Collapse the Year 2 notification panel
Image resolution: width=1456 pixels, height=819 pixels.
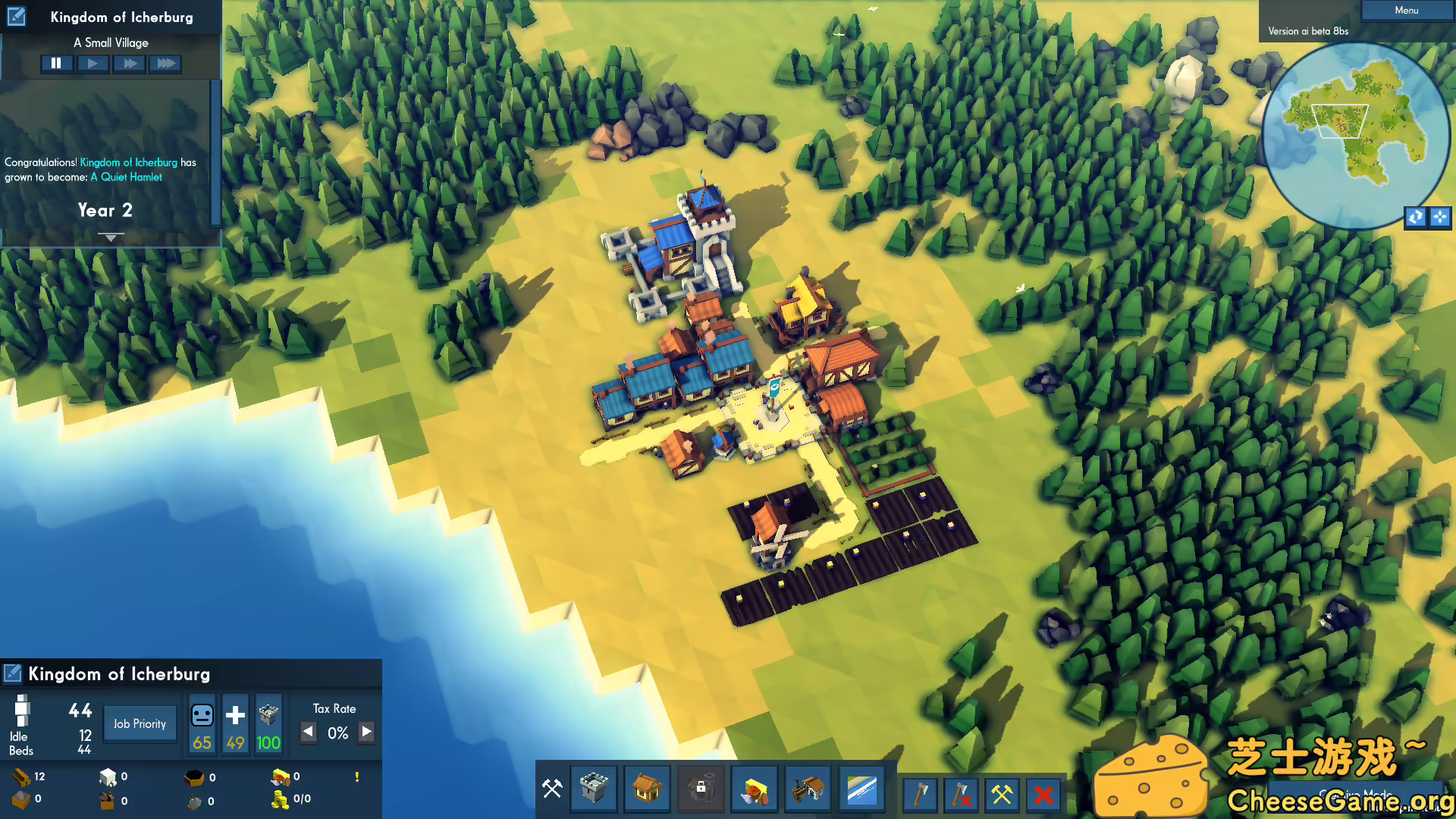(111, 236)
